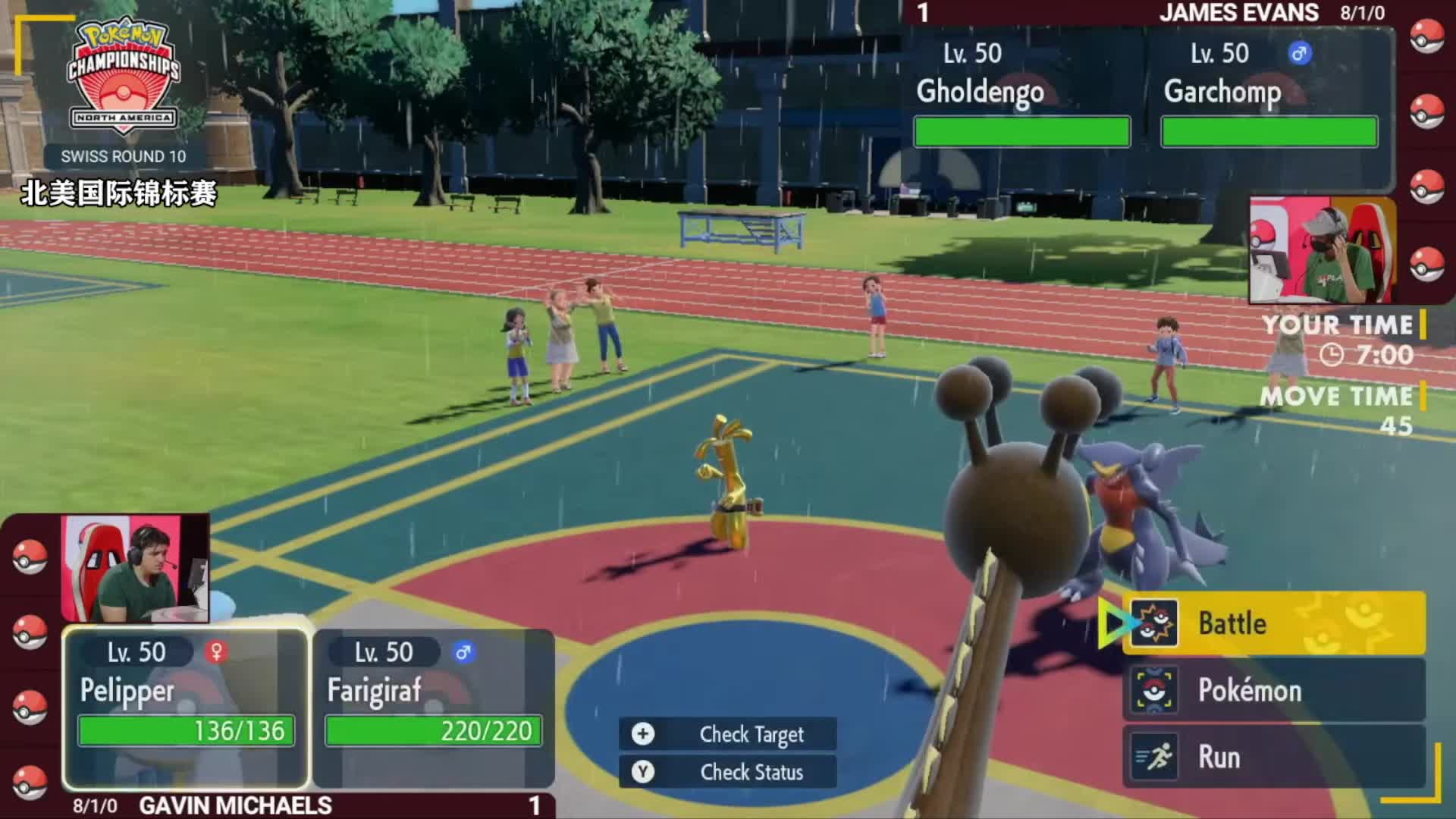Click the opposing Garchomp info panel
Viewport: 1456px width, 819px height.
[x=1269, y=95]
